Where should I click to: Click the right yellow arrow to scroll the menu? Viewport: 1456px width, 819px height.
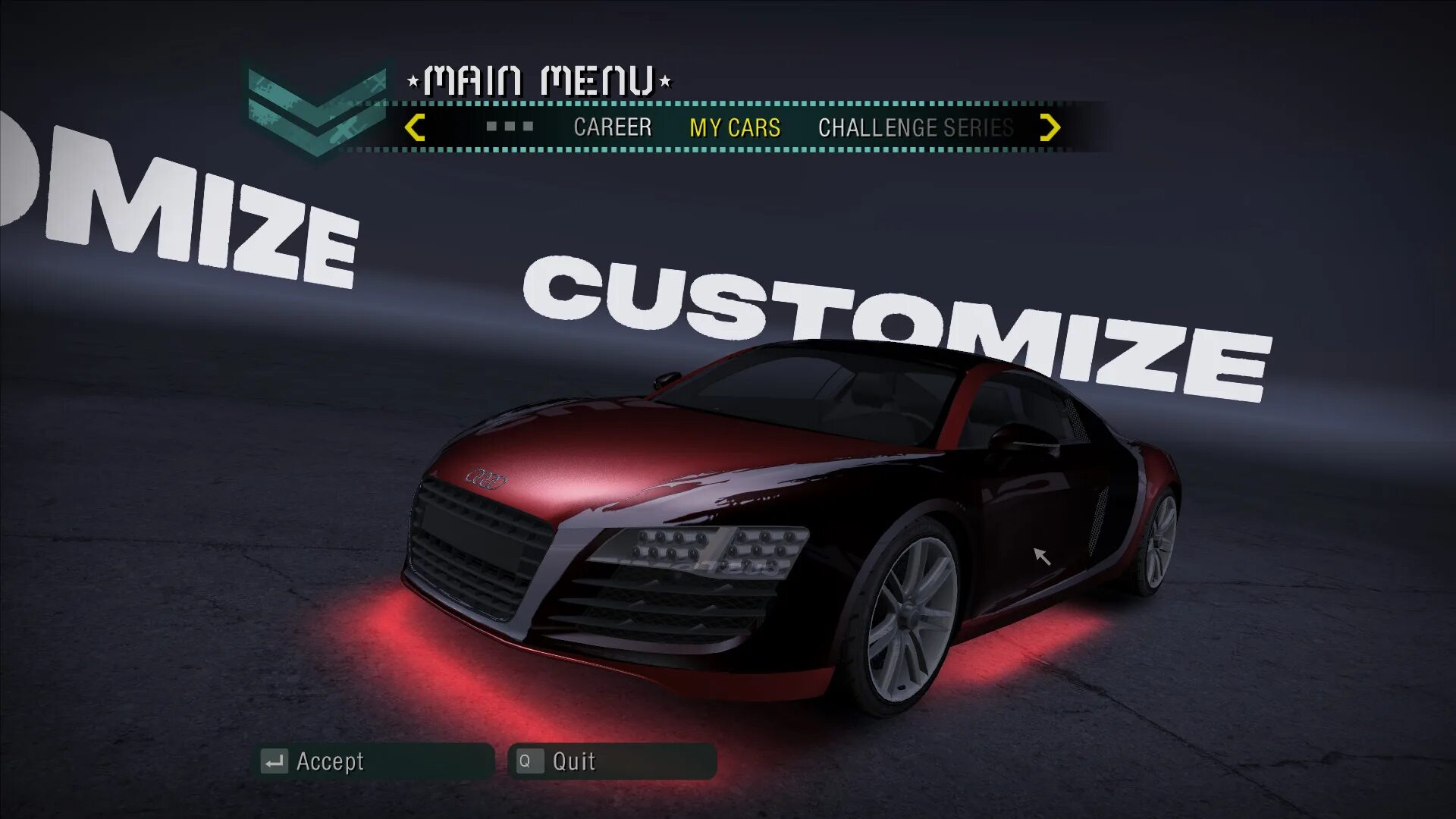pos(1050,127)
